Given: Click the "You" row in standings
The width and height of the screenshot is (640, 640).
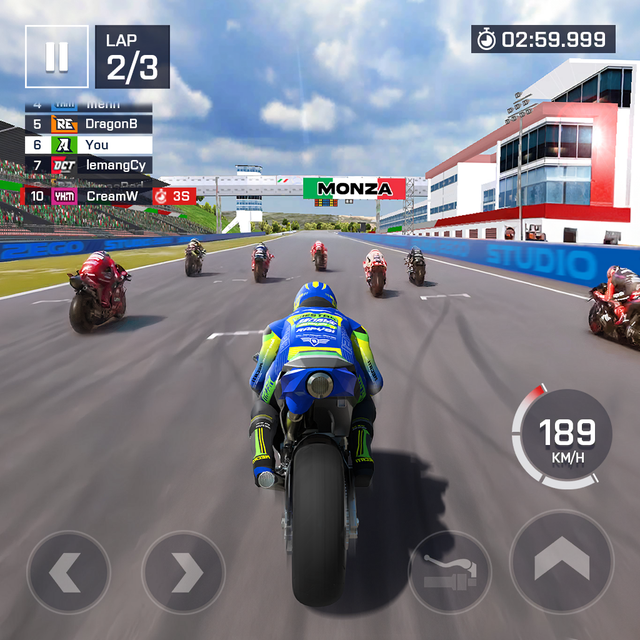Looking at the screenshot, I should click(88, 144).
